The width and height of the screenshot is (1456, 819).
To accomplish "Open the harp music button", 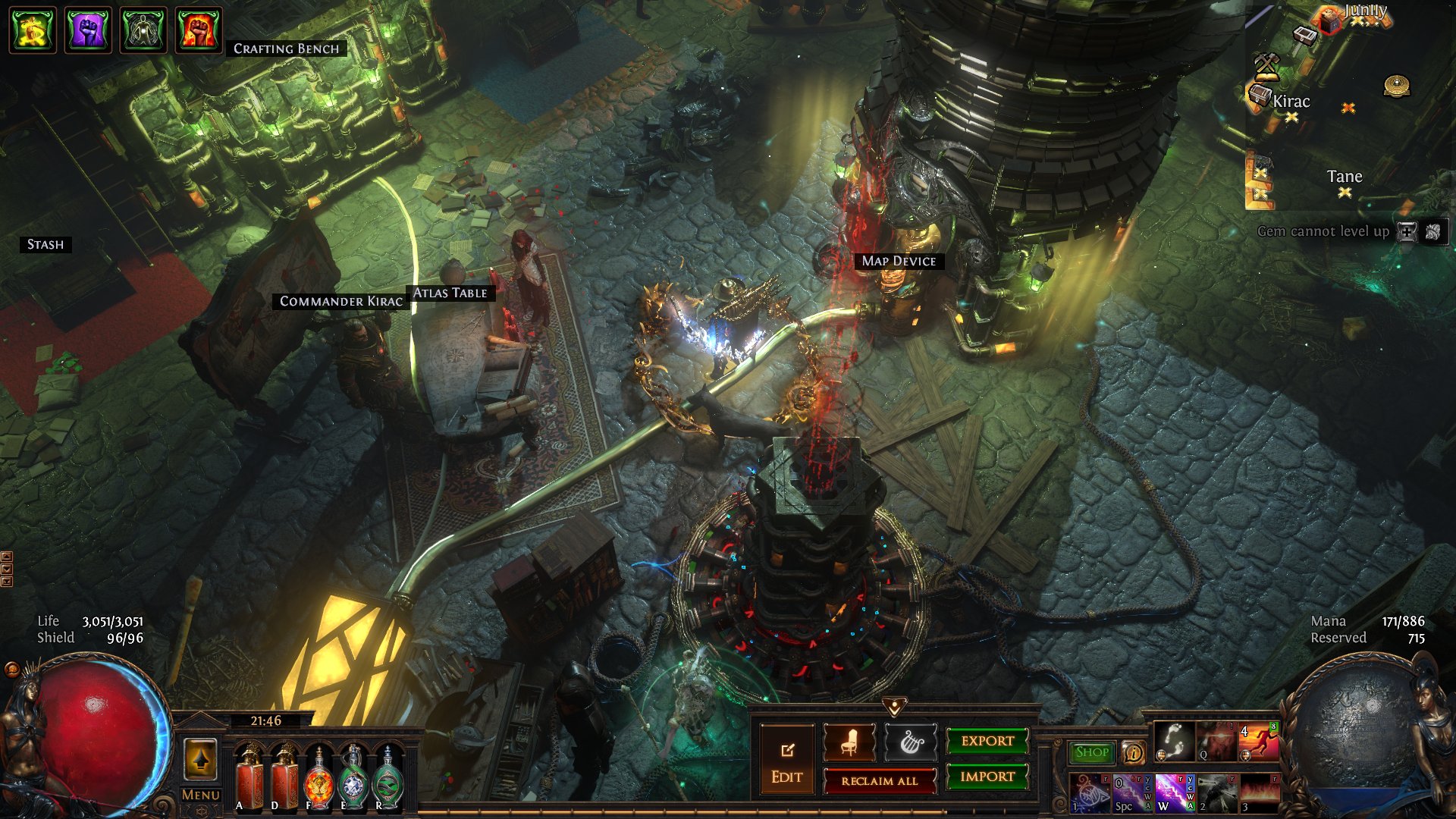I will (x=910, y=742).
